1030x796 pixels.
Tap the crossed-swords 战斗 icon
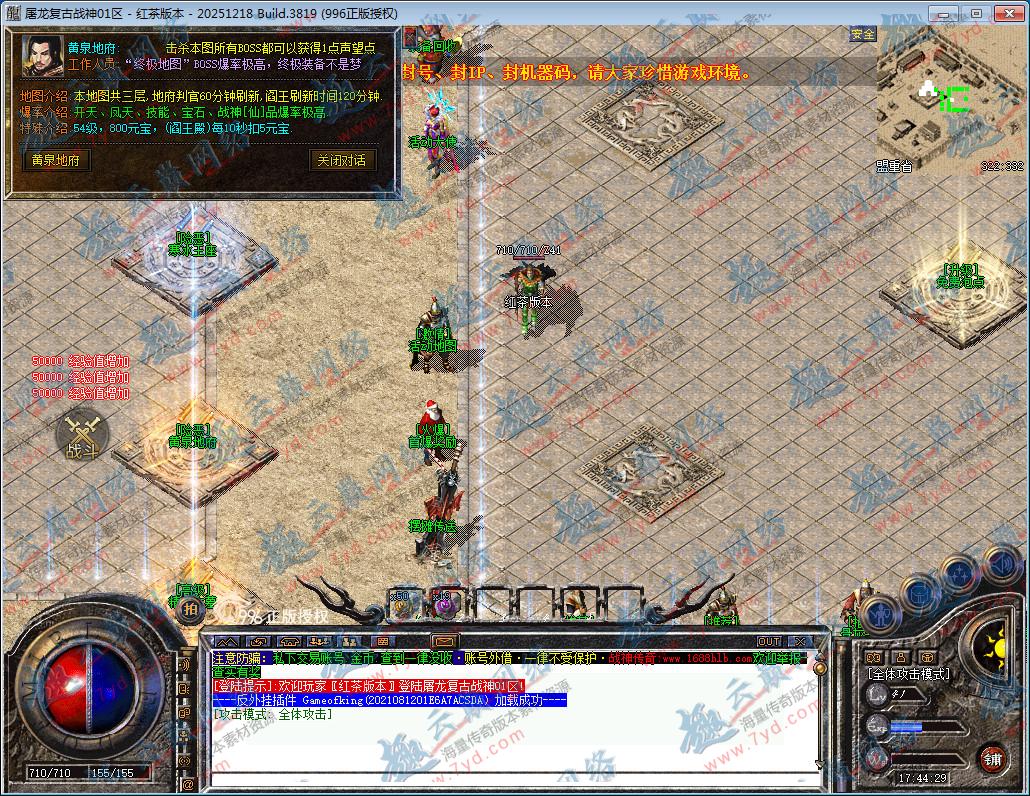tap(80, 435)
